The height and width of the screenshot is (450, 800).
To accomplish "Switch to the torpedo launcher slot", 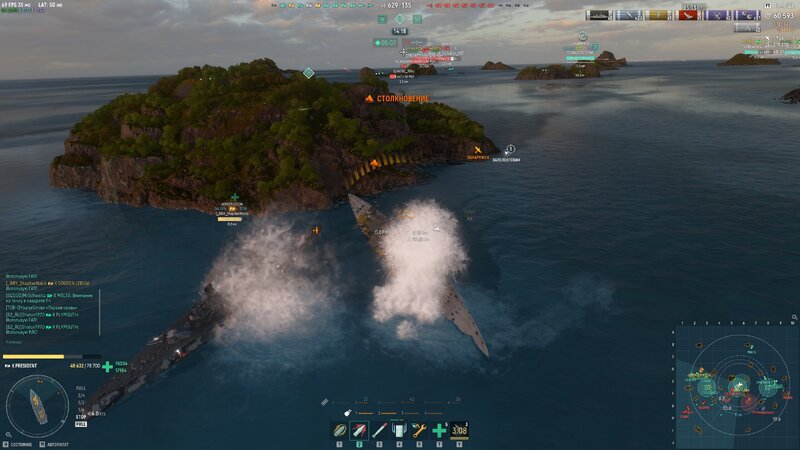I will click(379, 431).
